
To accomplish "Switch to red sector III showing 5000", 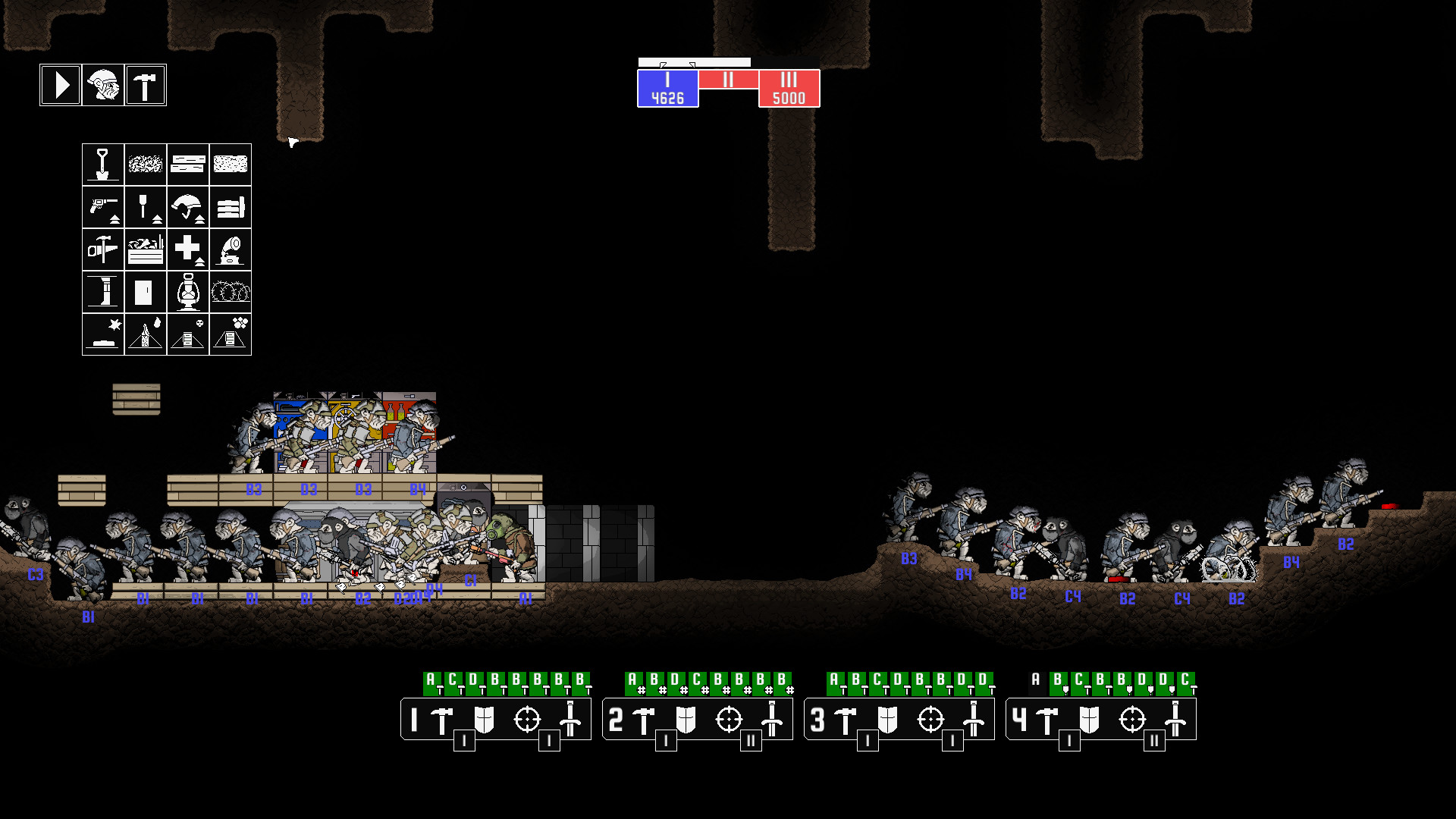I will pyautogui.click(x=789, y=86).
